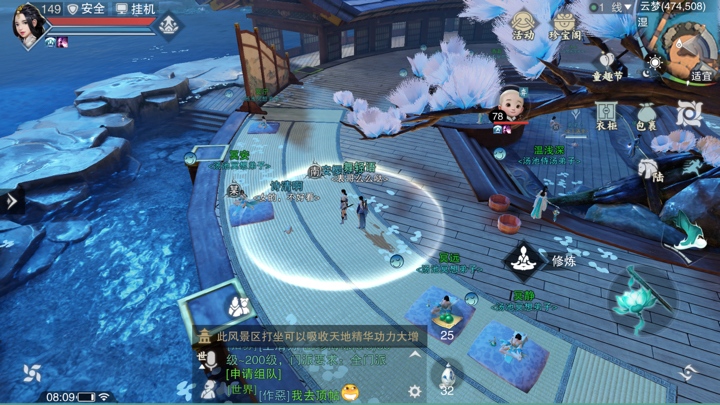Open the 包裹 bag inventory
This screenshot has height=405, width=720.
click(647, 115)
